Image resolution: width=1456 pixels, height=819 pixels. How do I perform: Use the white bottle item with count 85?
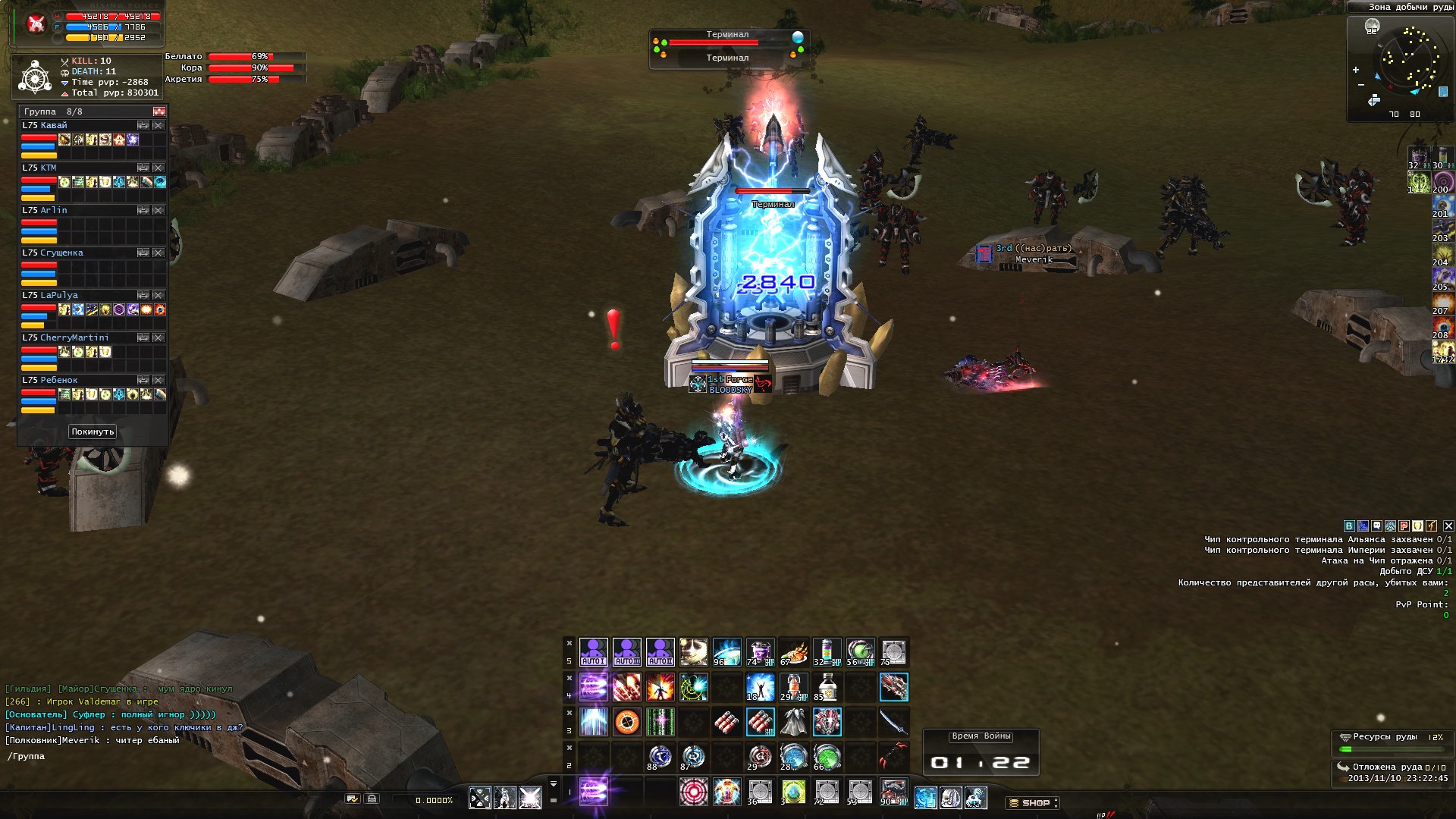coord(827,687)
